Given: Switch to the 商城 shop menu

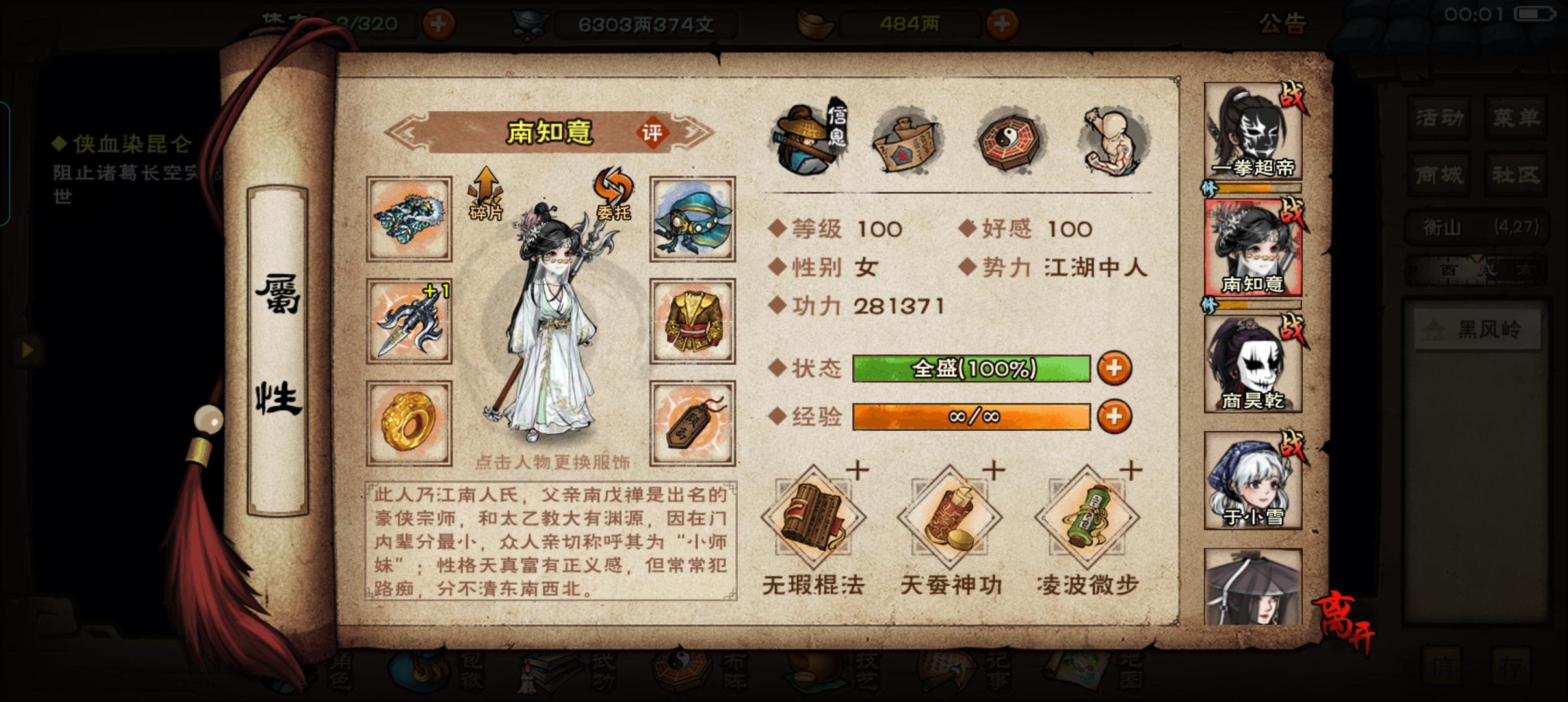Looking at the screenshot, I should [x=1438, y=175].
